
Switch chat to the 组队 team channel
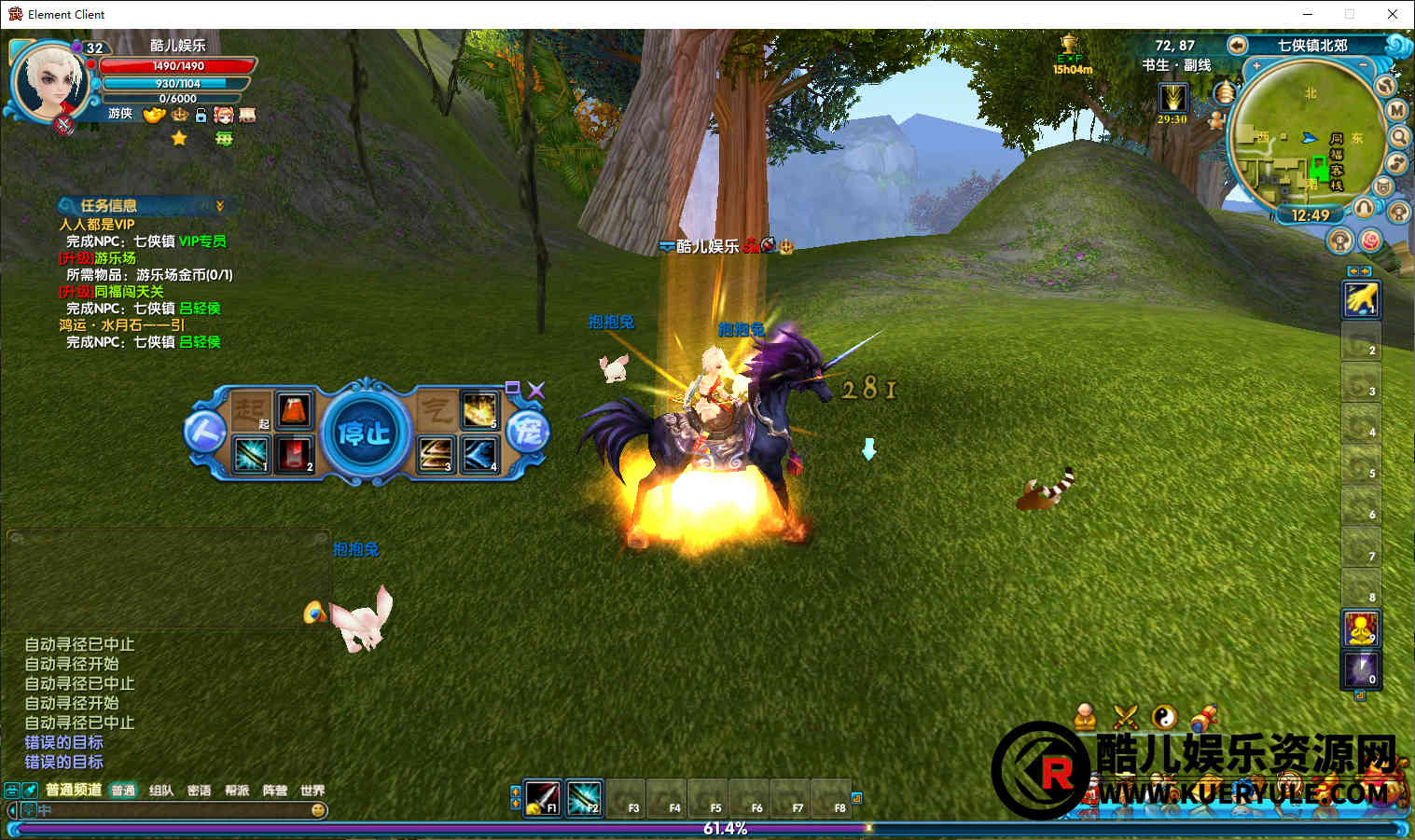pos(161,791)
